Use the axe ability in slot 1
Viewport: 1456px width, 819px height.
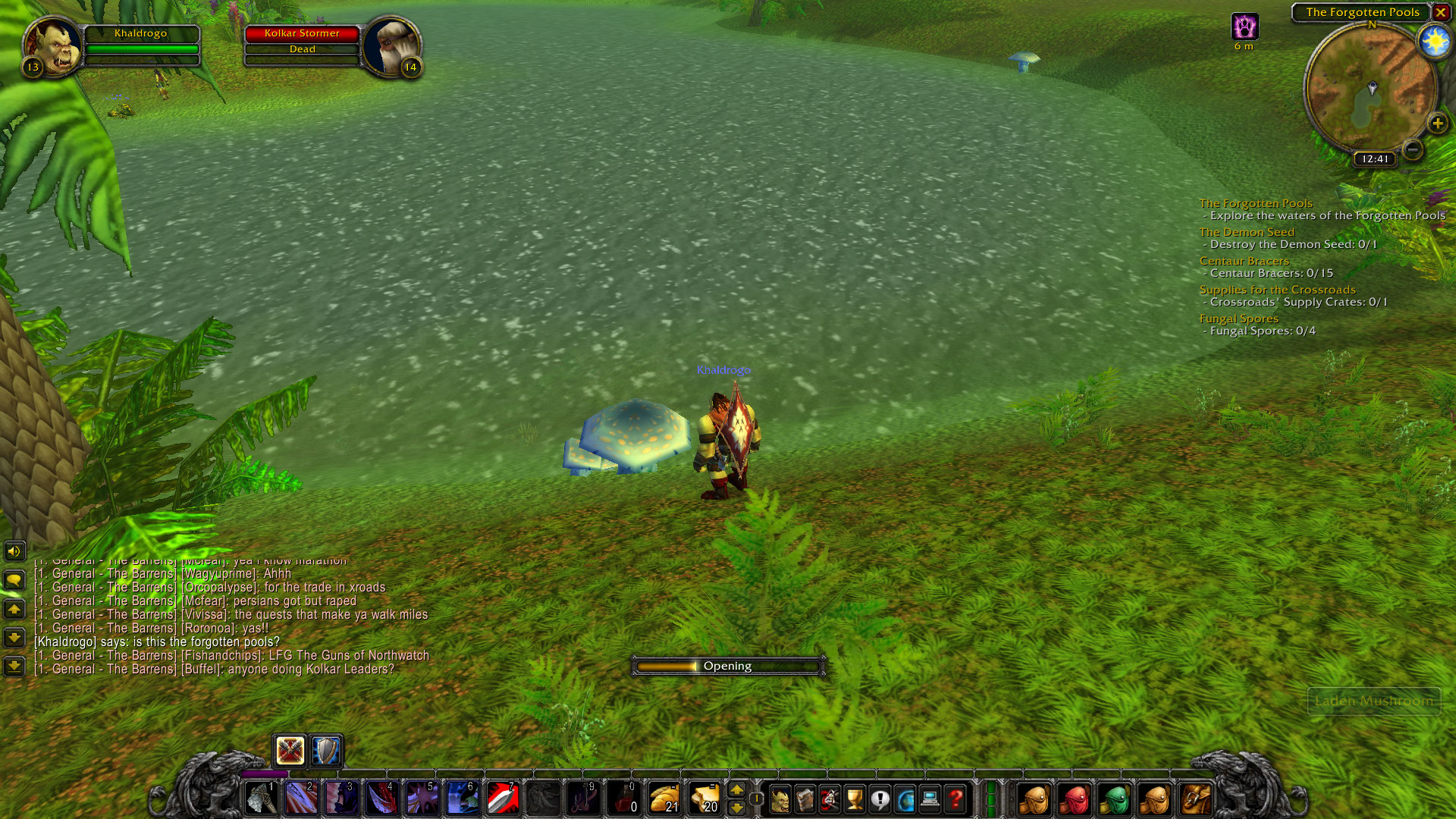pos(262,799)
